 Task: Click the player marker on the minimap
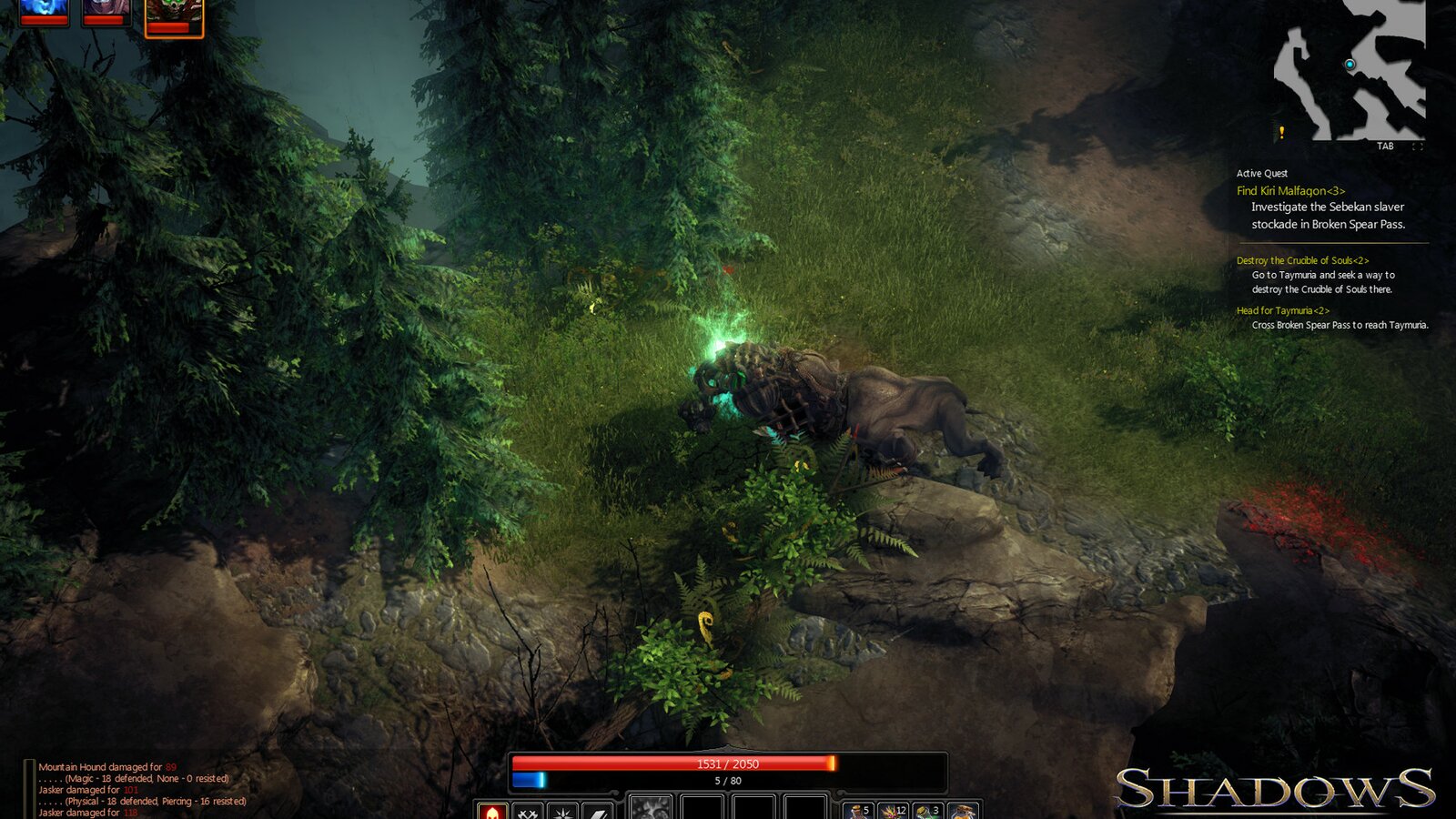[1348, 66]
